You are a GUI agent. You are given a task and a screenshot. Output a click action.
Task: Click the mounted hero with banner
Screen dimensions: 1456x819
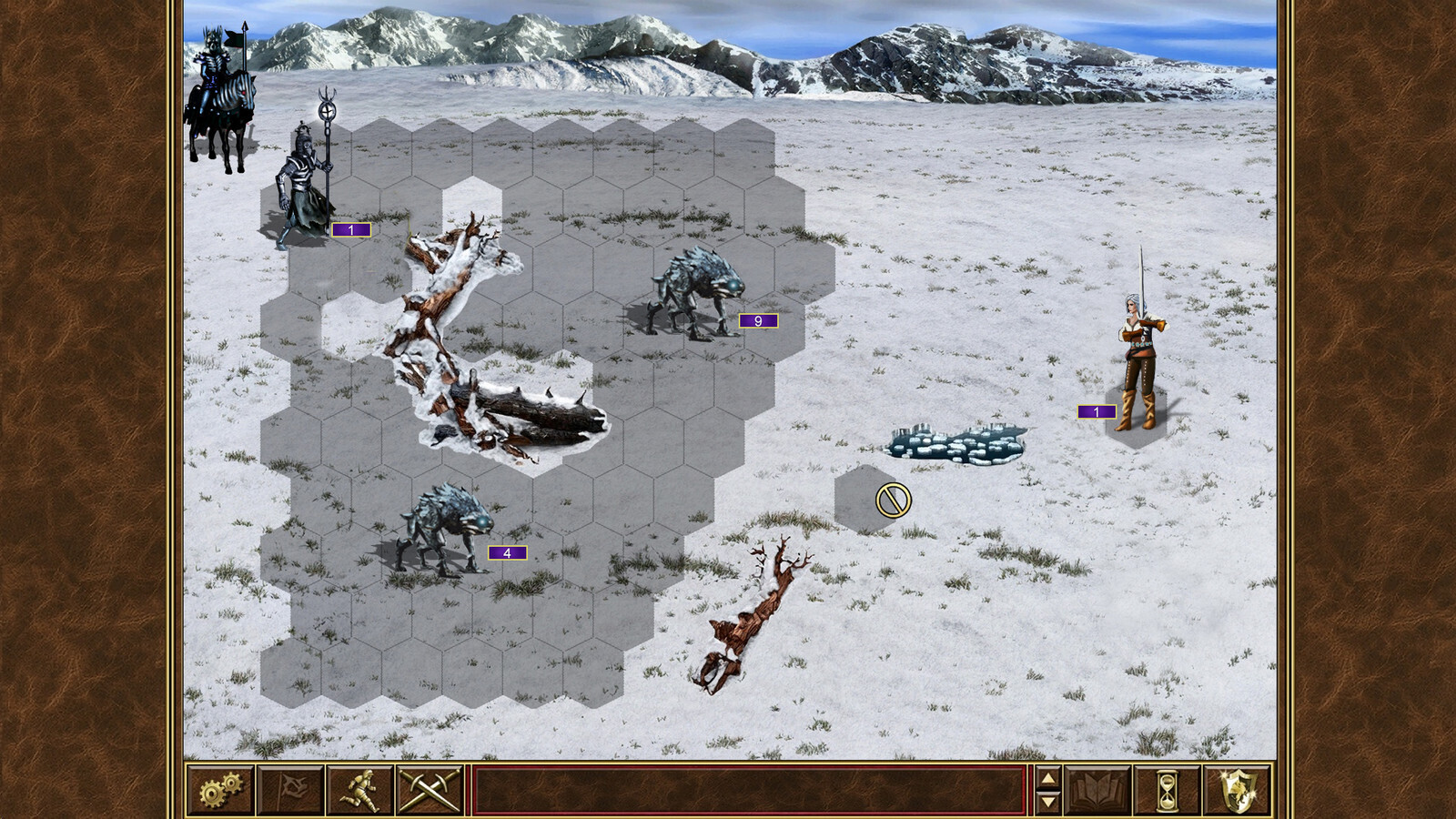(x=220, y=100)
